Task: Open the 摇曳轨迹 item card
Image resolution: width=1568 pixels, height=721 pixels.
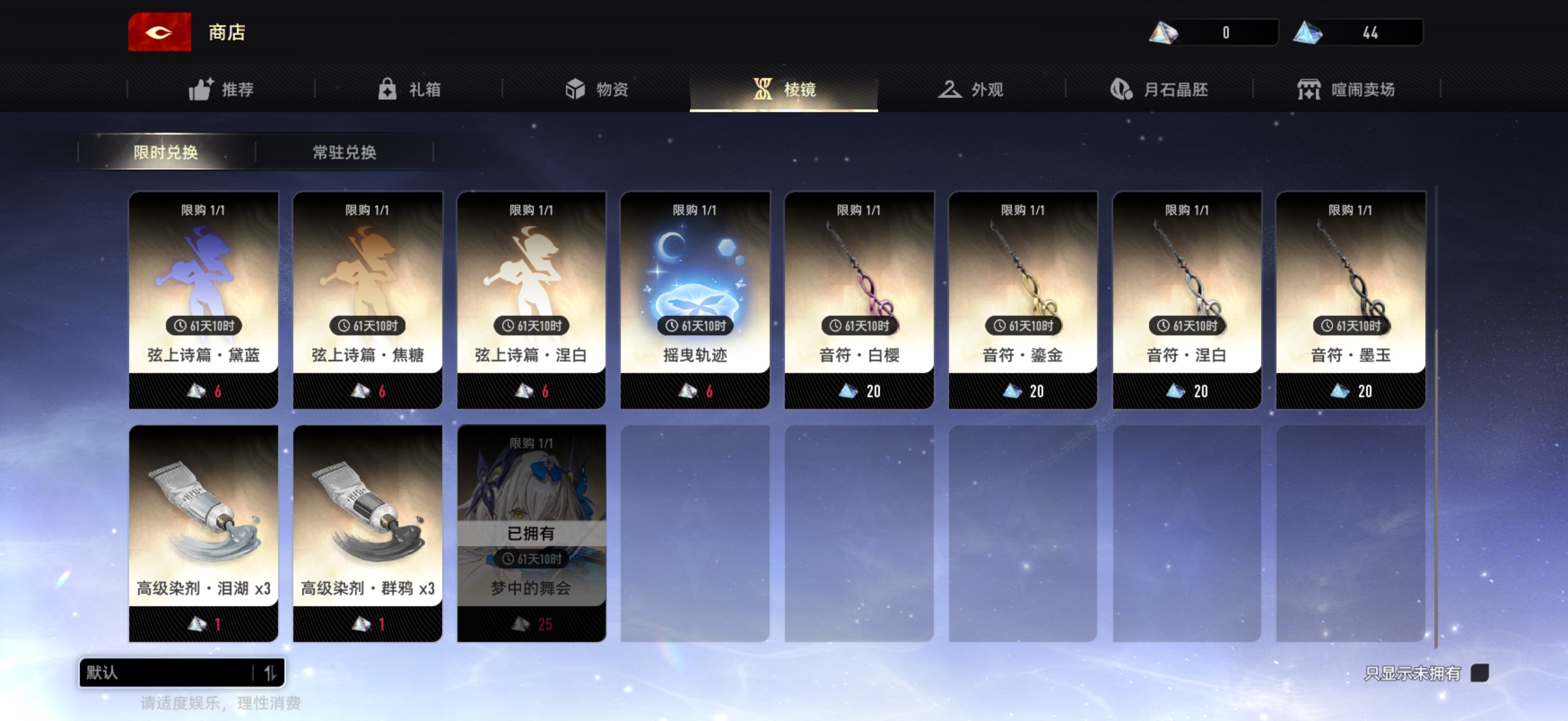Action: click(x=695, y=300)
